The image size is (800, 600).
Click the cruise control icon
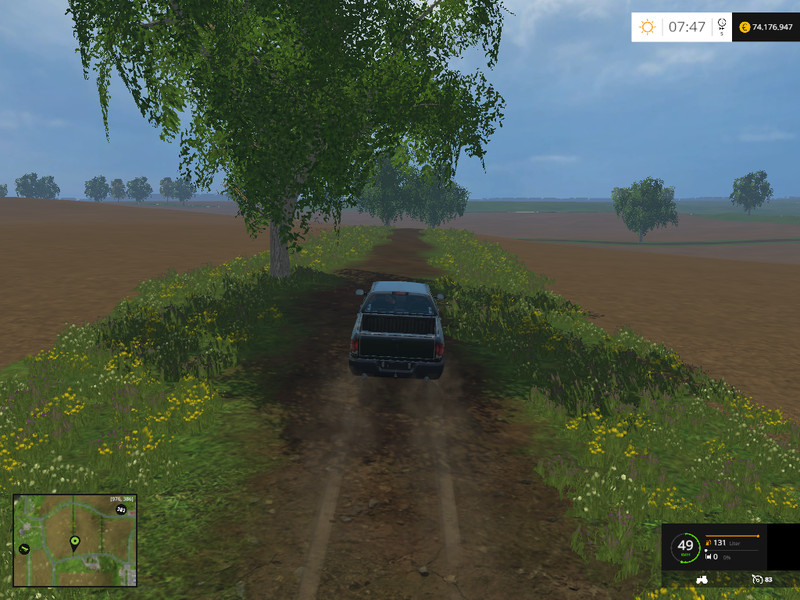pyautogui.click(x=757, y=579)
